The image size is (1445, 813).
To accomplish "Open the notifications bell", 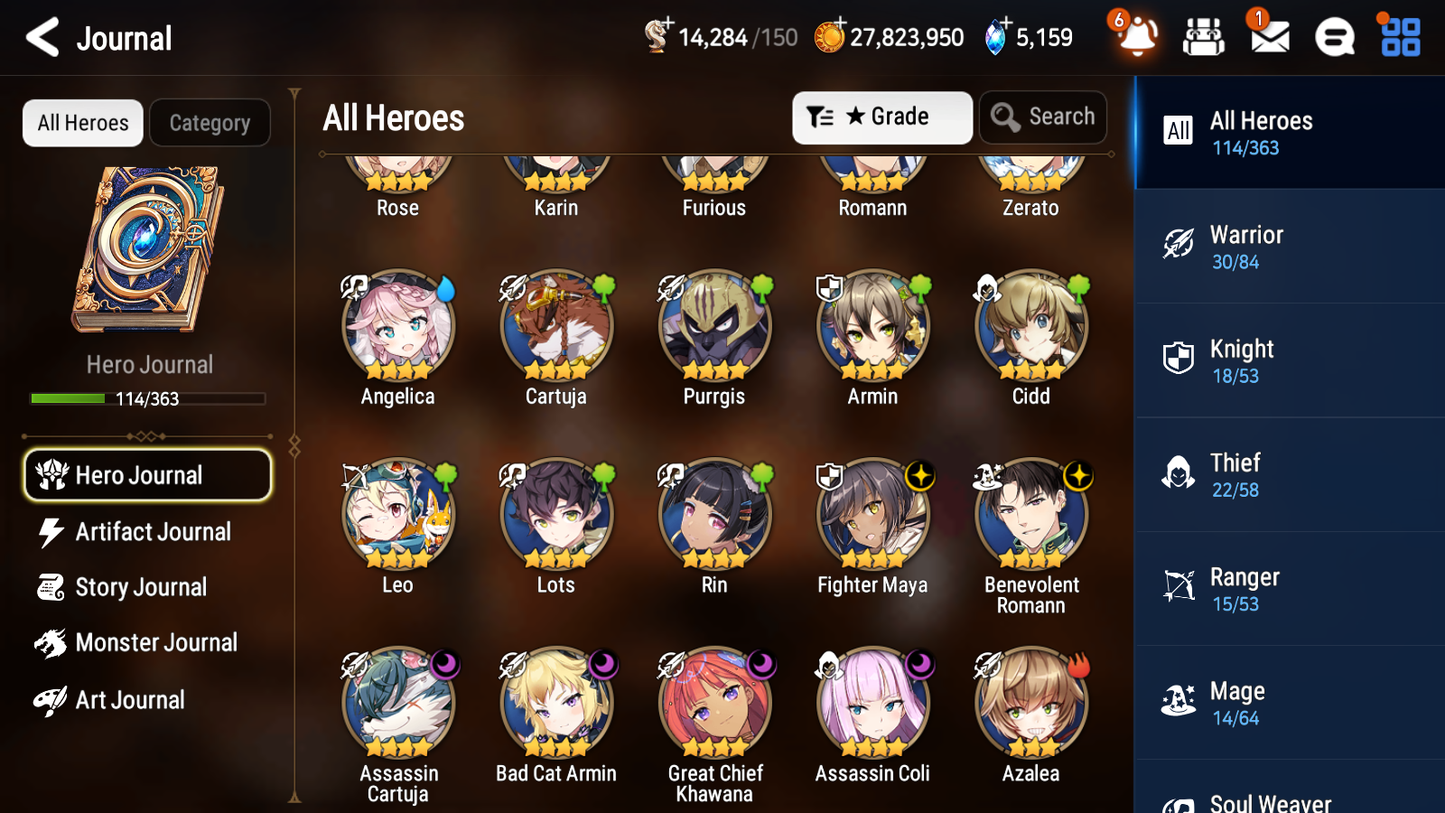I will point(1136,36).
